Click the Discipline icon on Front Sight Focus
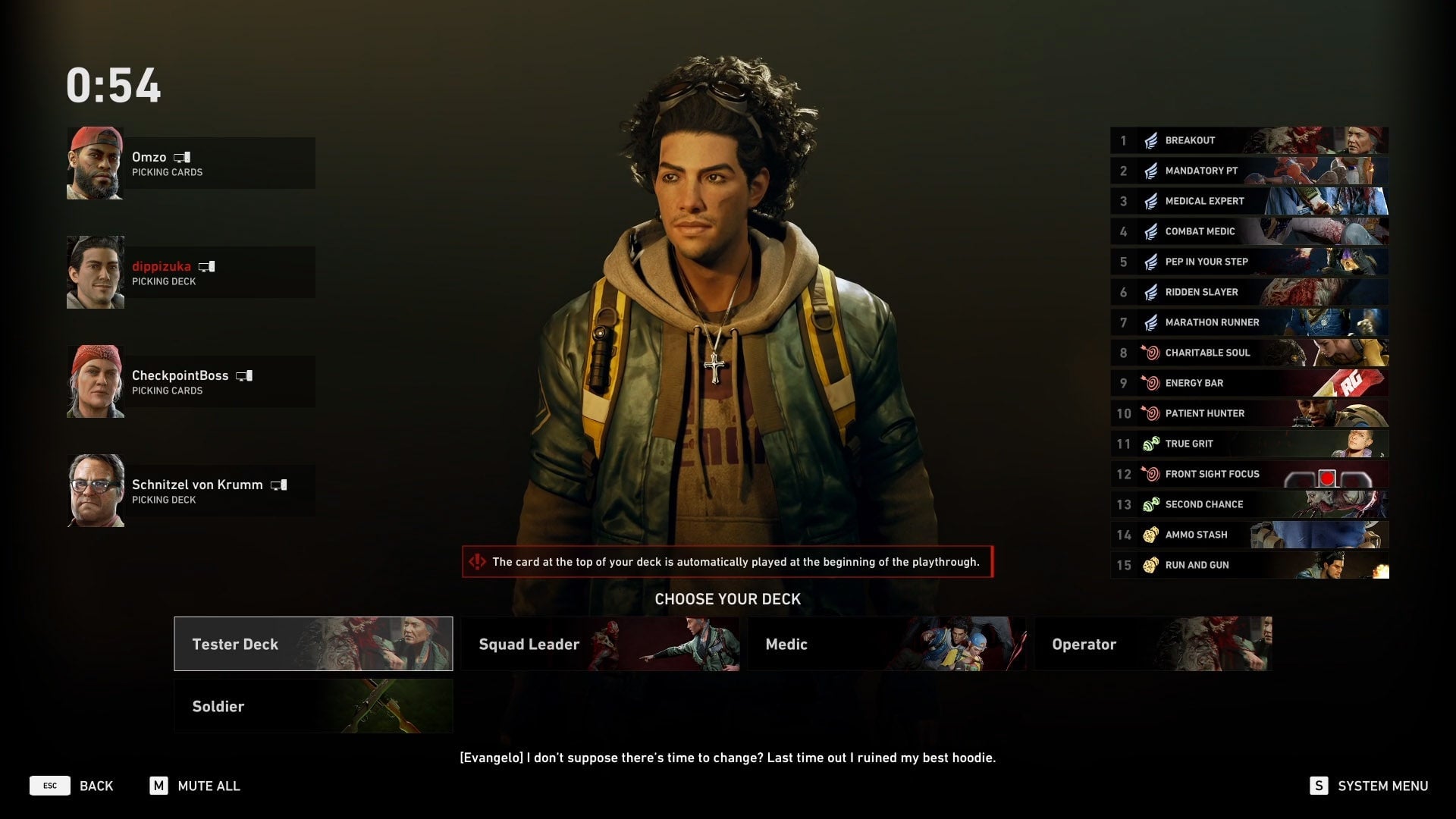1456x819 pixels. [x=1150, y=474]
